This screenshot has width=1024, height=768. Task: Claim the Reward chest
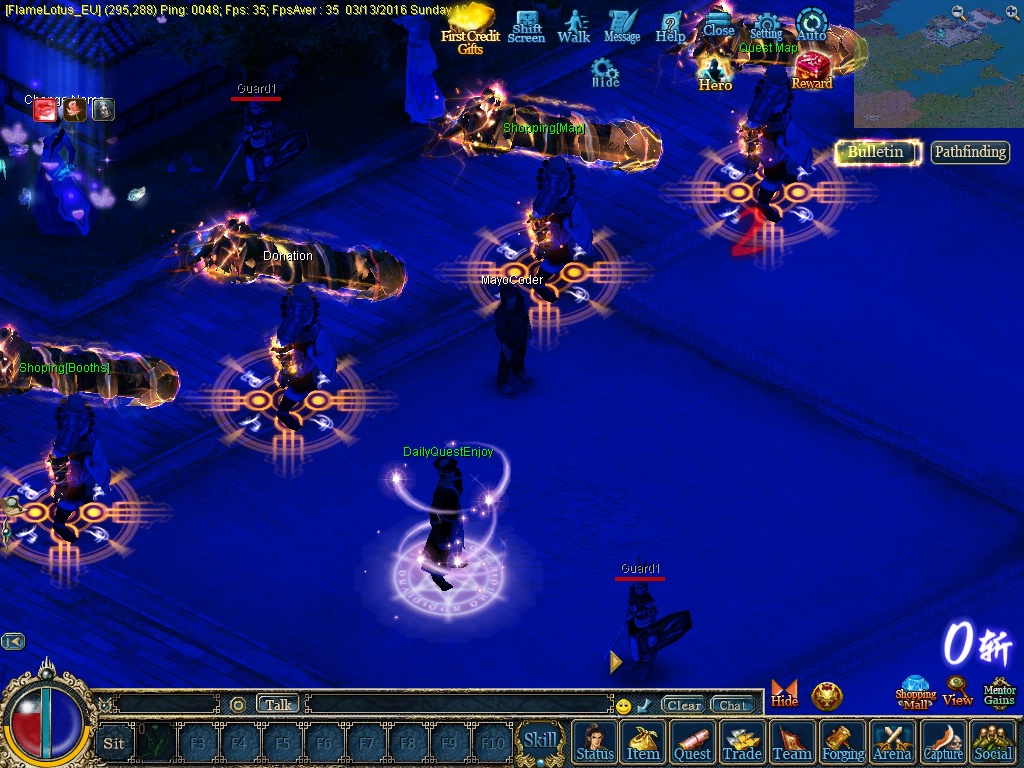tap(812, 71)
